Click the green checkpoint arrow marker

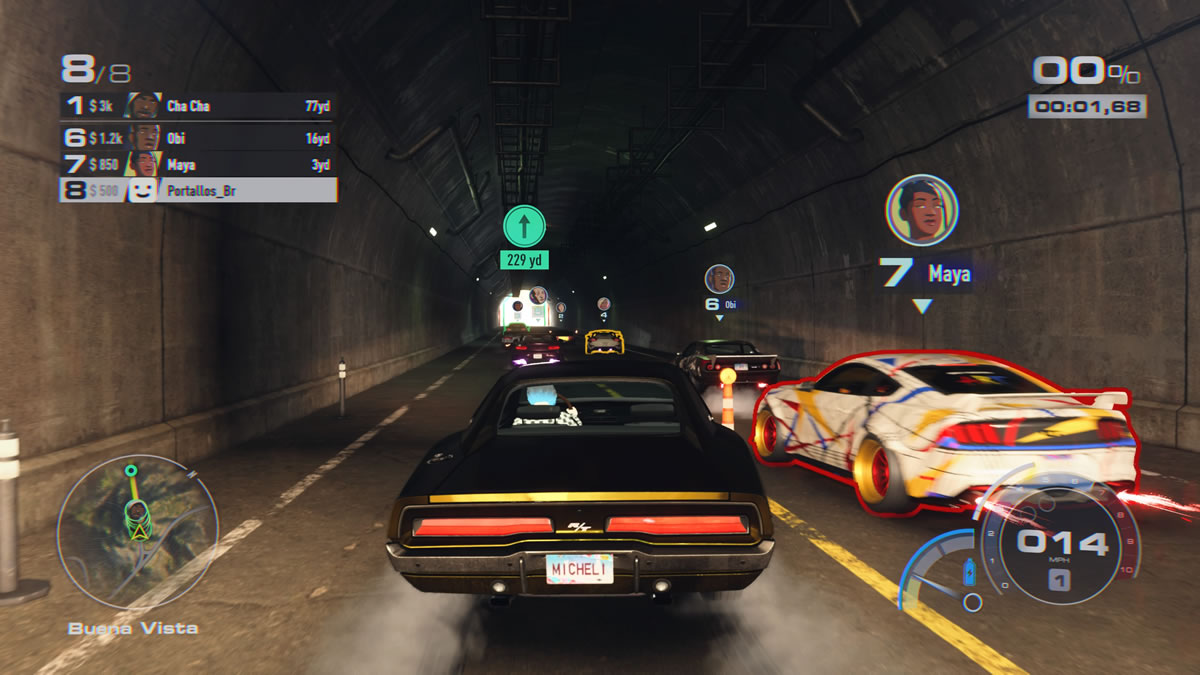[x=524, y=227]
